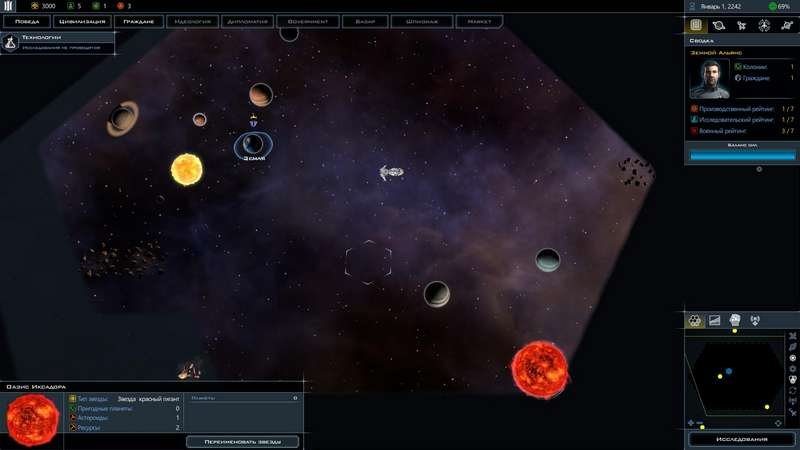Switch to the ships list tab

[x=740, y=25]
